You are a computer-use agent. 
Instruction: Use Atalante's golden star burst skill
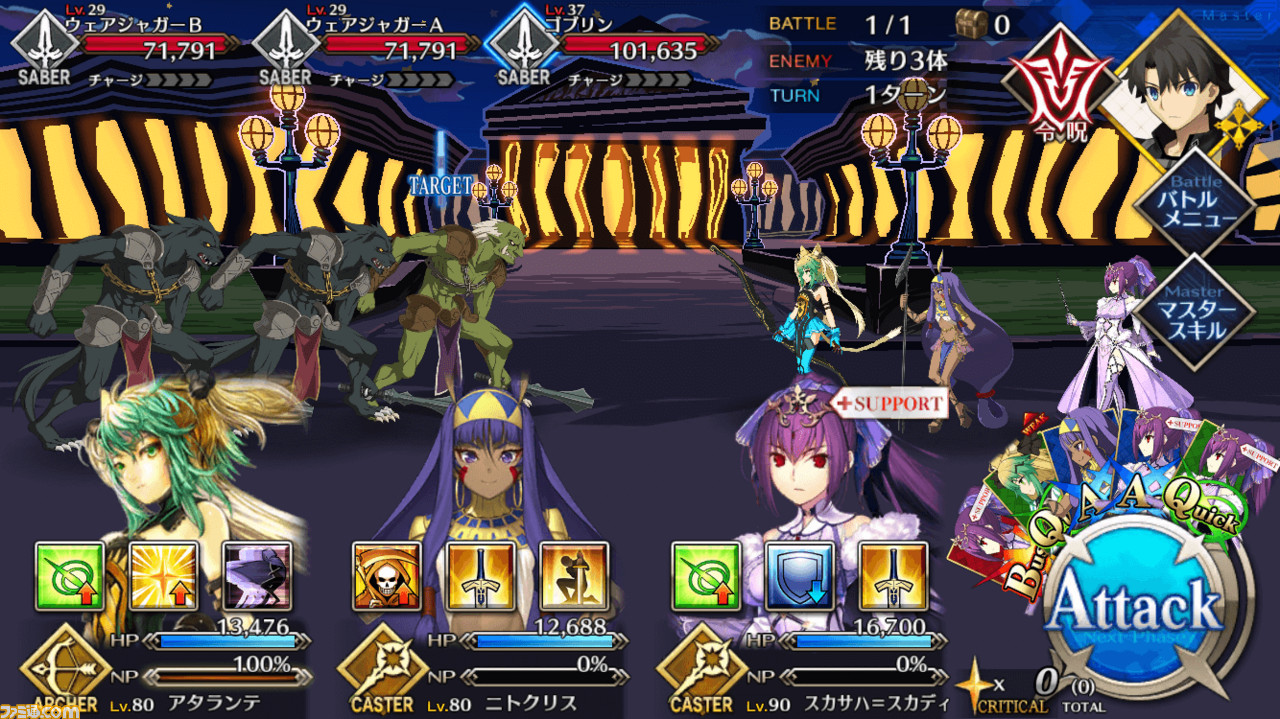point(164,576)
